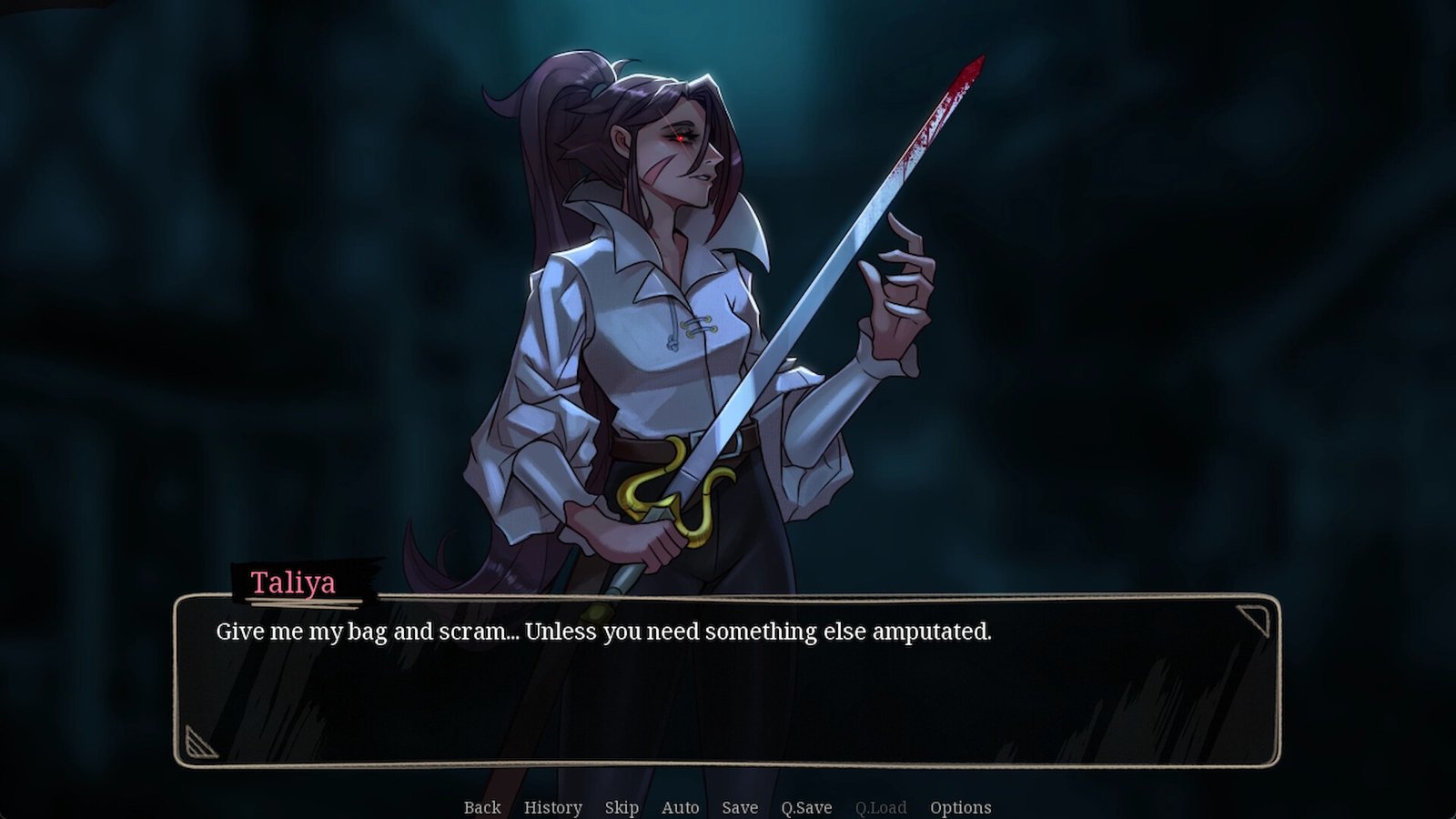Open the dialogue History log
The image size is (1456, 819).
552,807
